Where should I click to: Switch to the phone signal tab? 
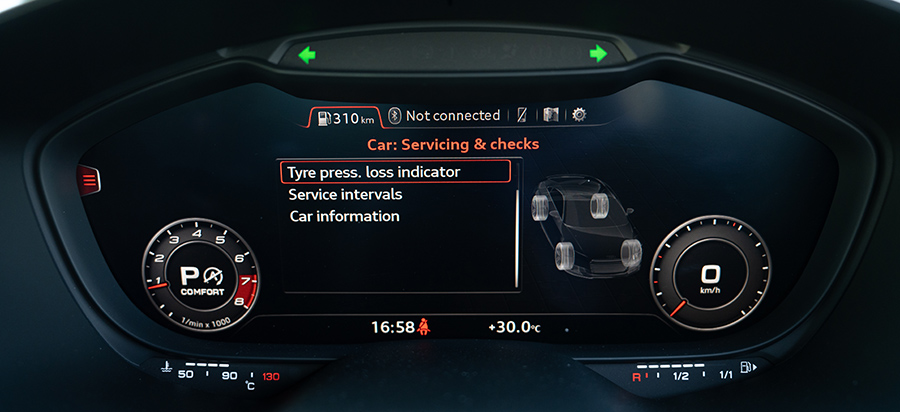[523, 116]
